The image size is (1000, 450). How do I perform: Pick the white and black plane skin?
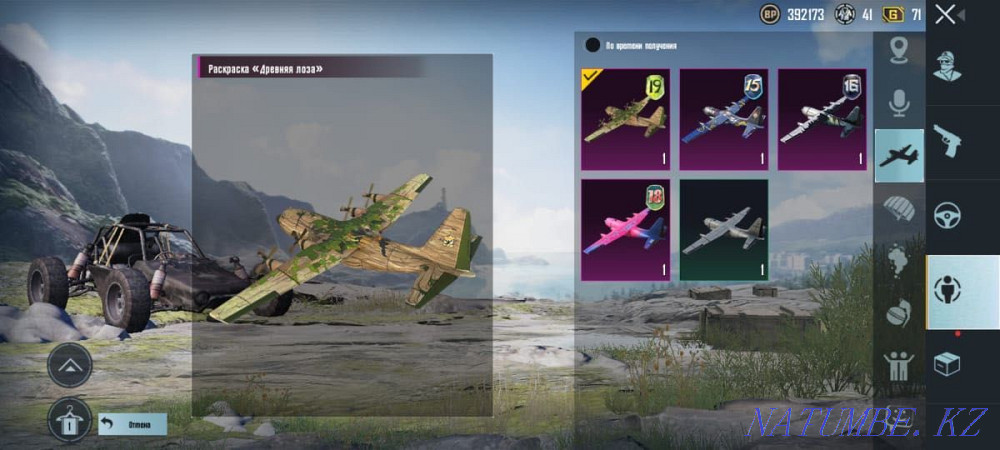pos(822,119)
